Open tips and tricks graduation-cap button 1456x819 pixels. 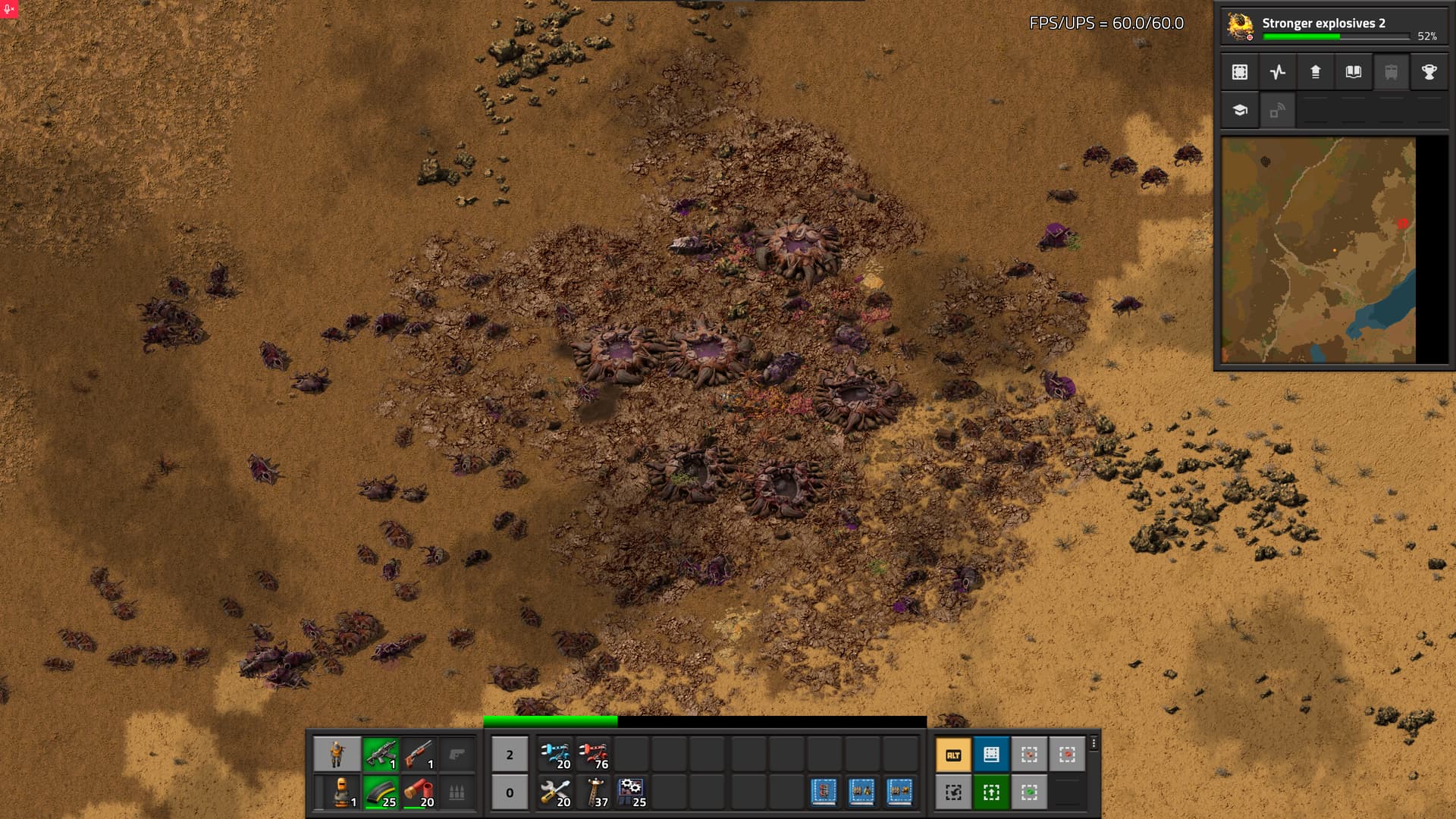tap(1240, 110)
